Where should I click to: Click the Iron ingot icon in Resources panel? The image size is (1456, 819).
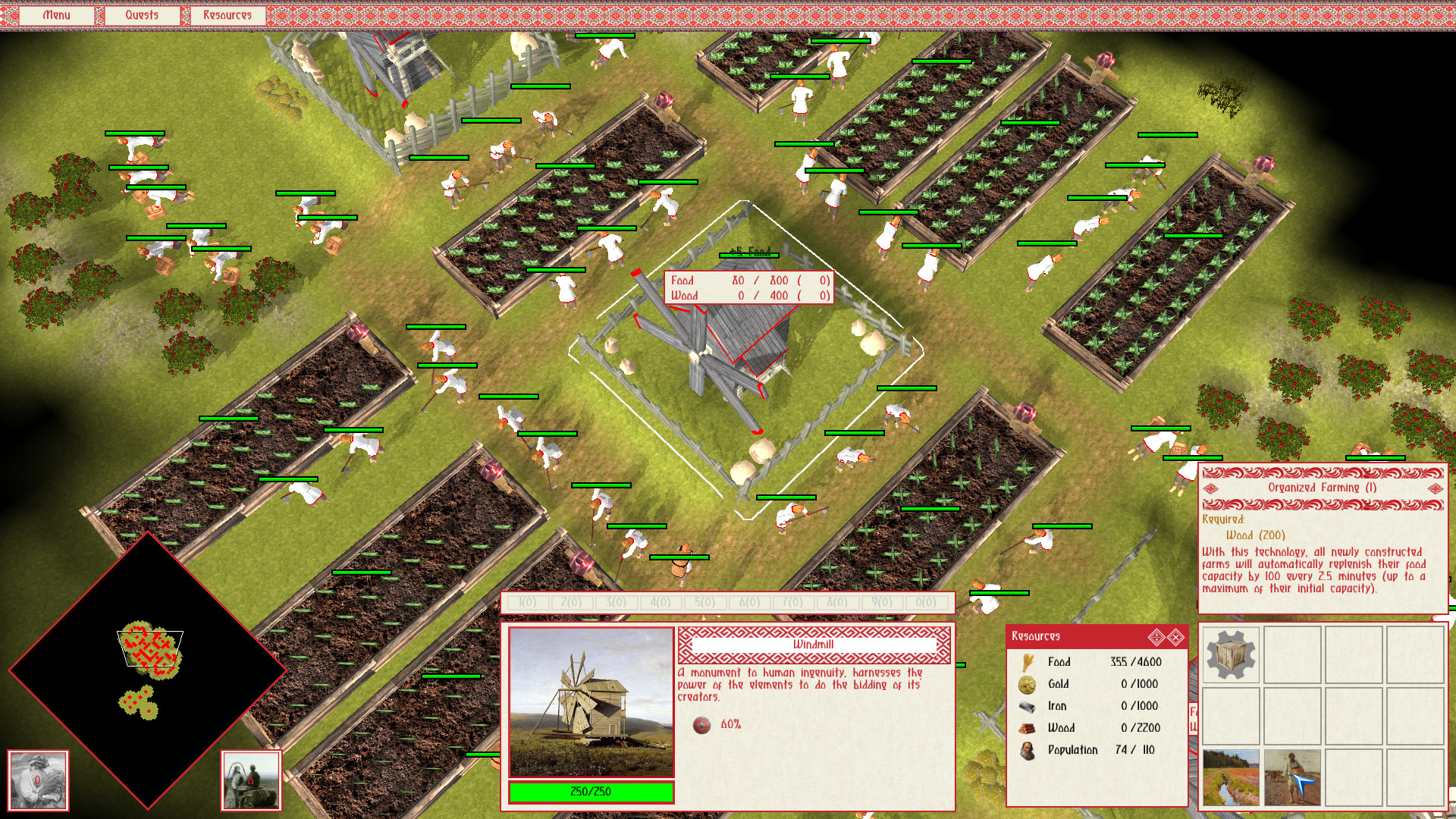tap(1025, 706)
